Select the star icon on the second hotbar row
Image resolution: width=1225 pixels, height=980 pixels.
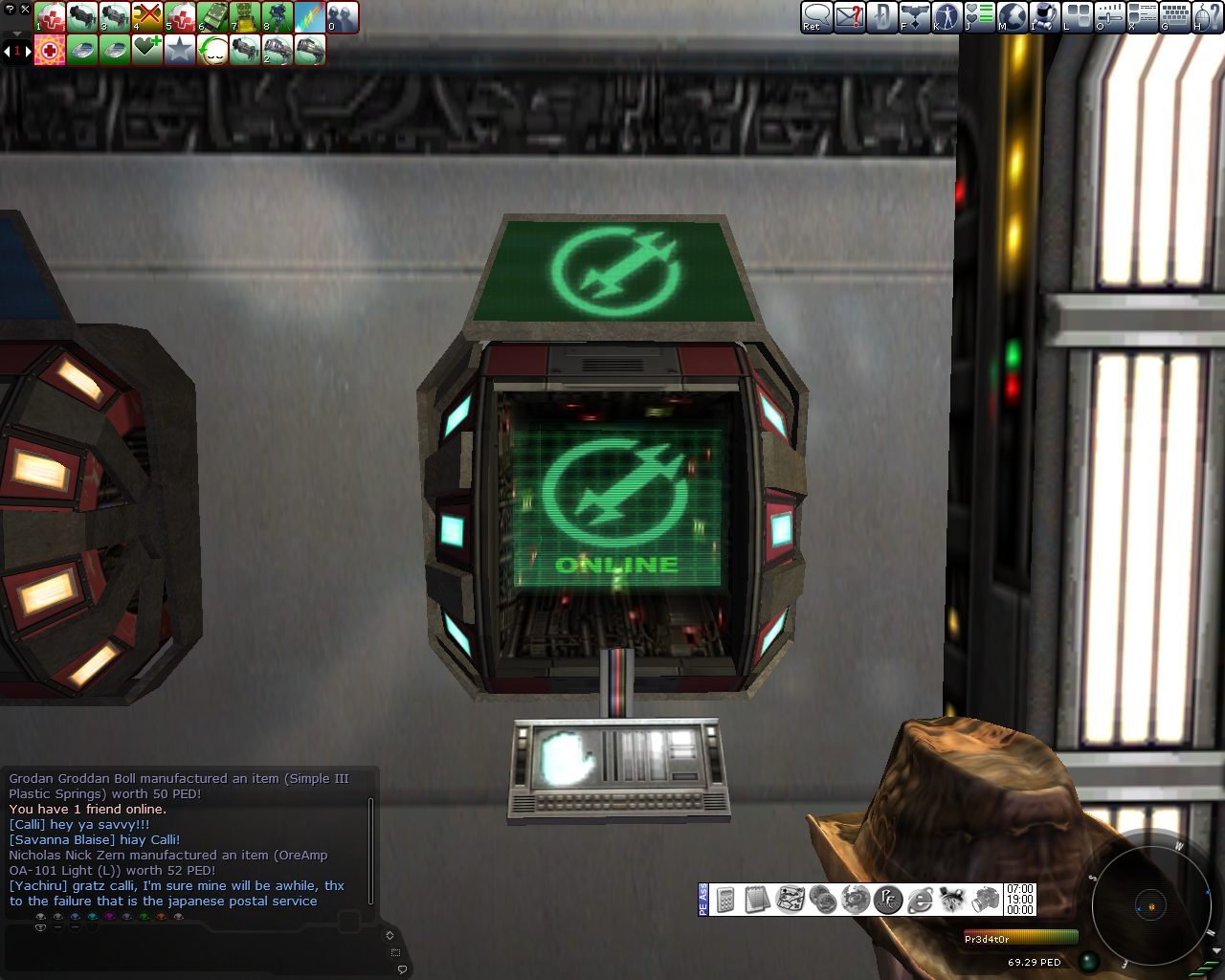pos(178,50)
